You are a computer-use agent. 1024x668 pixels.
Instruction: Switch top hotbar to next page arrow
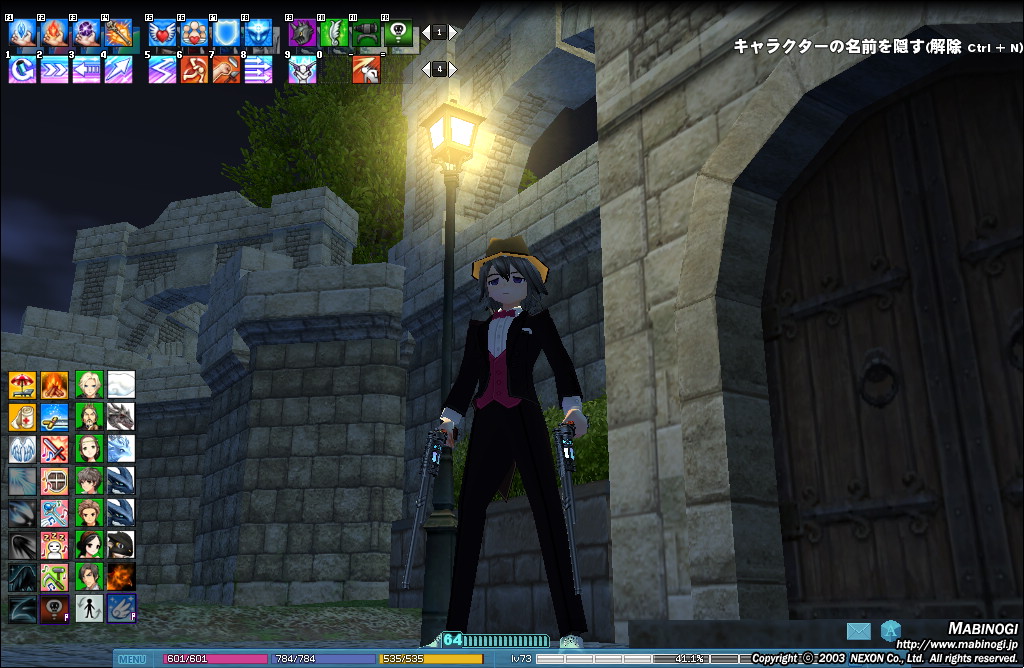point(453,33)
